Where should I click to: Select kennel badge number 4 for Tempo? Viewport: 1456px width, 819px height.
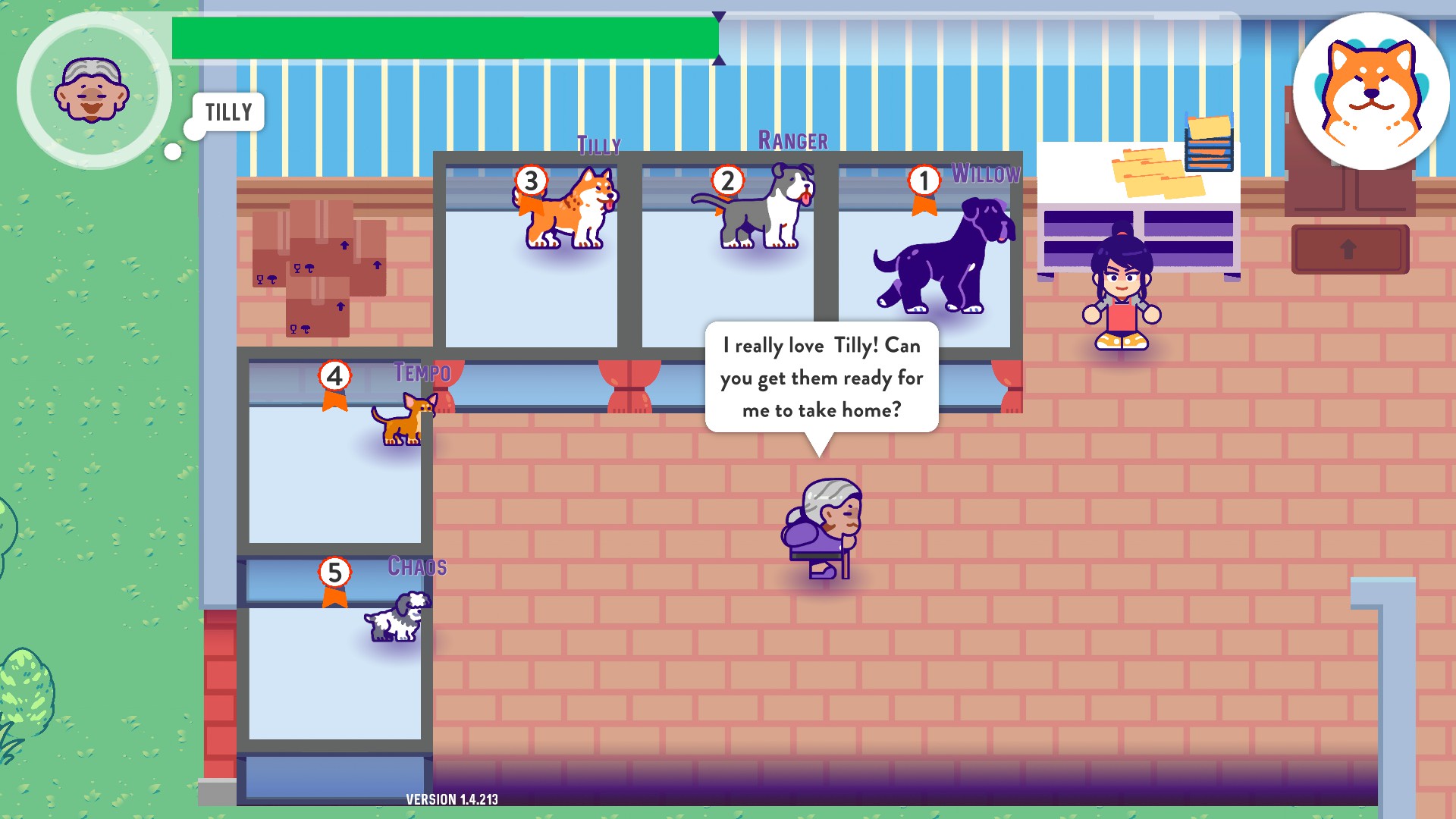pos(334,376)
